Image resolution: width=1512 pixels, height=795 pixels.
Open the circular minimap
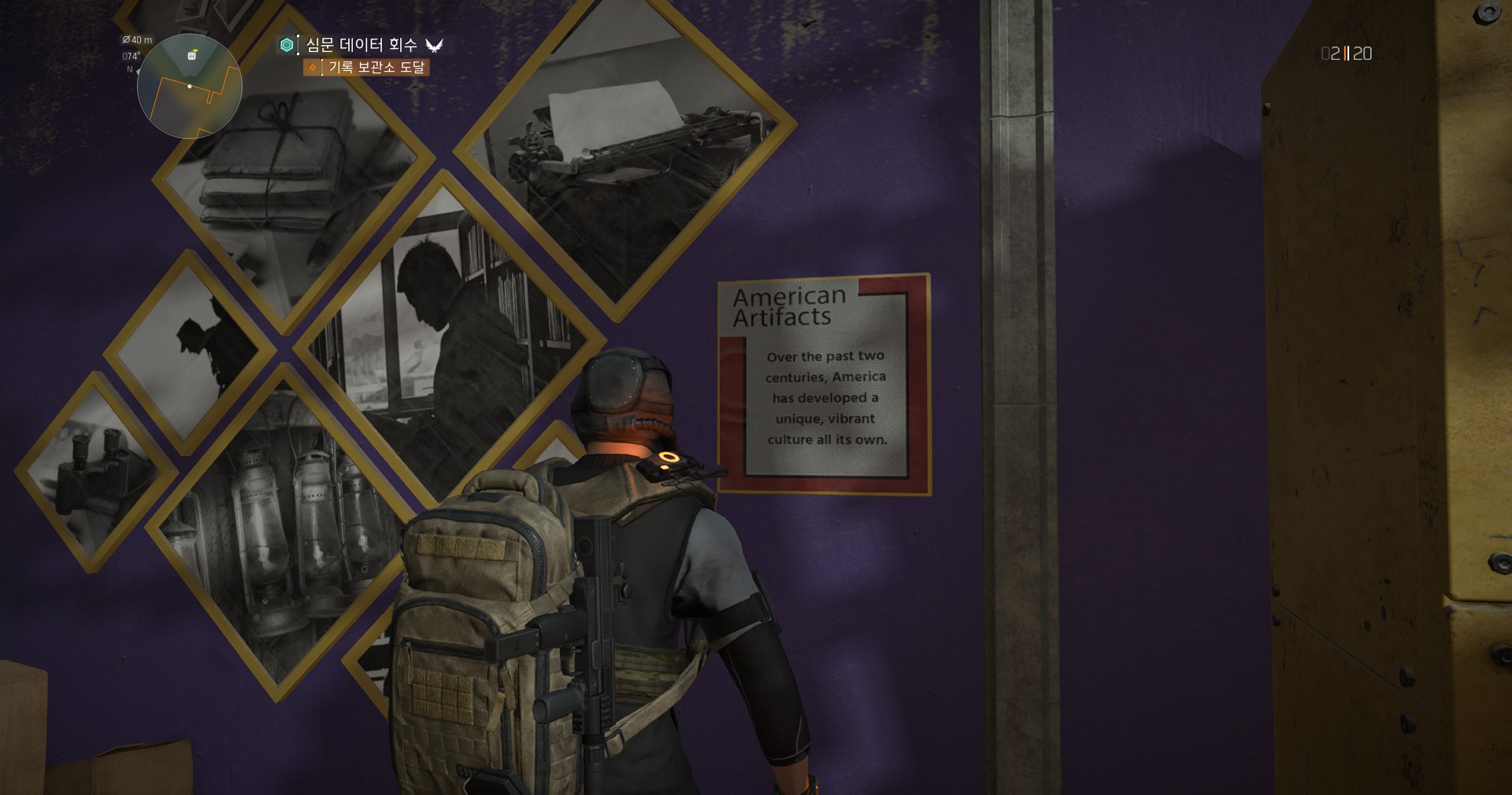[189, 87]
